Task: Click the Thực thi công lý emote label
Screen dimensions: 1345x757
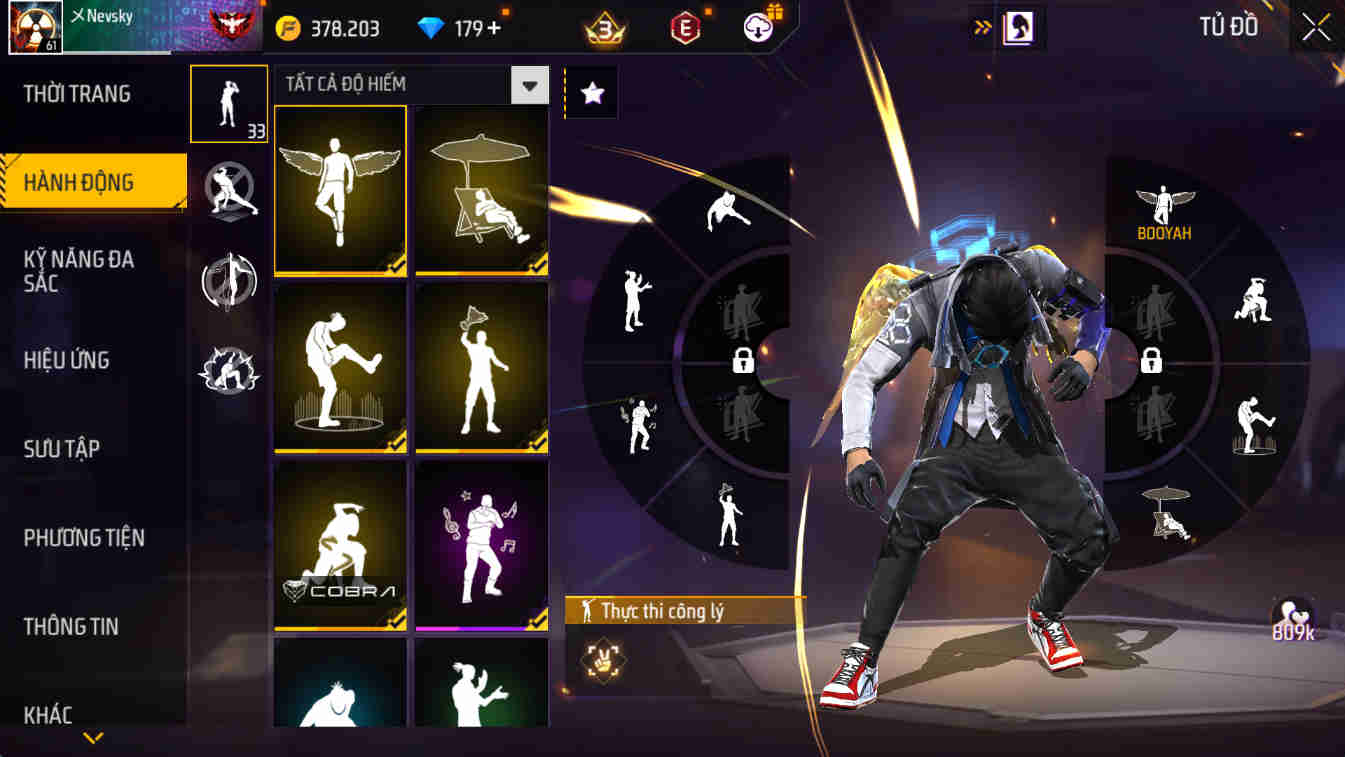Action: (665, 608)
